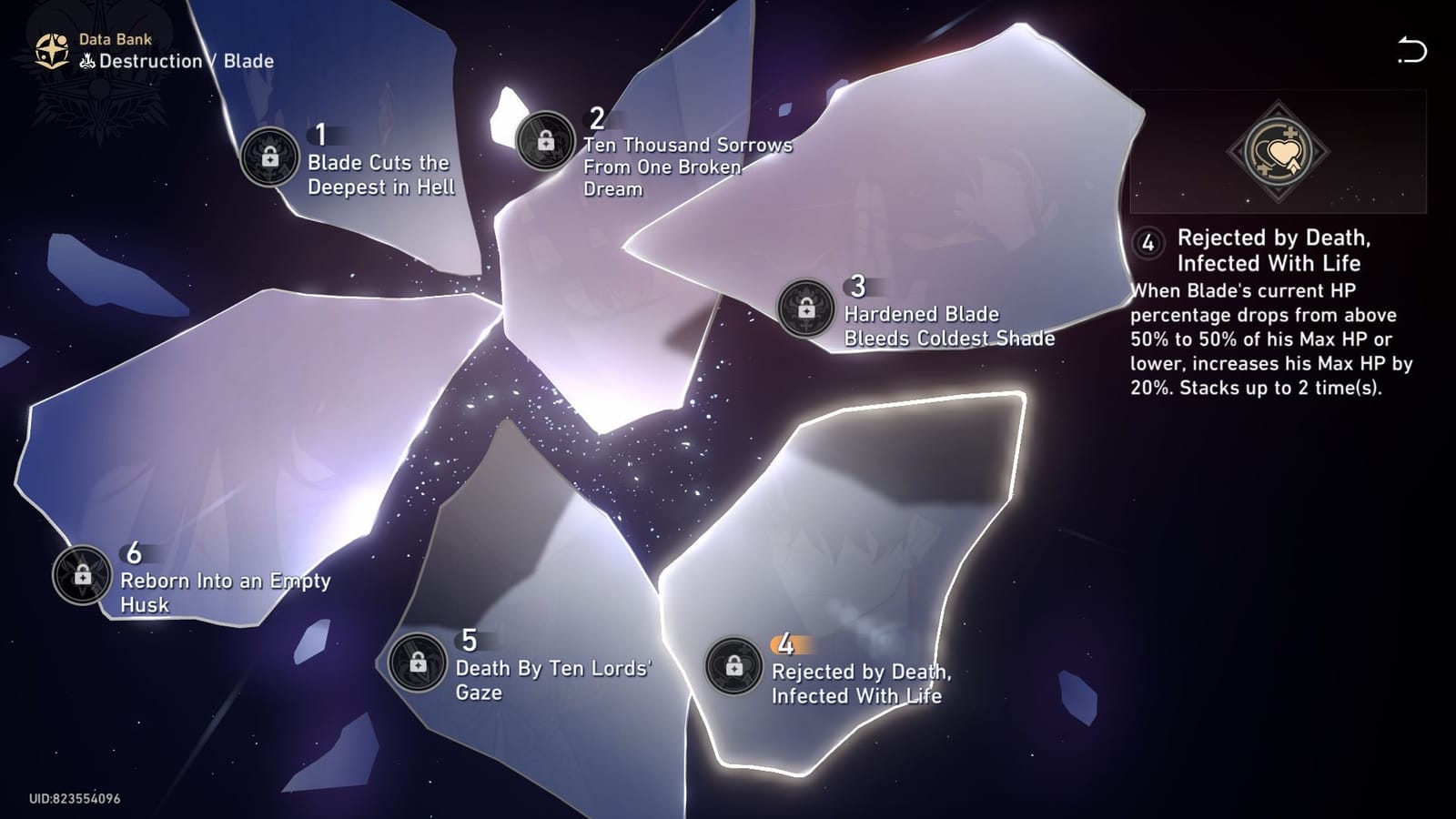Screen dimensions: 1456x819
Task: Select the lock icon on Reborn Into an Empty Husk
Action: pyautogui.click(x=81, y=576)
